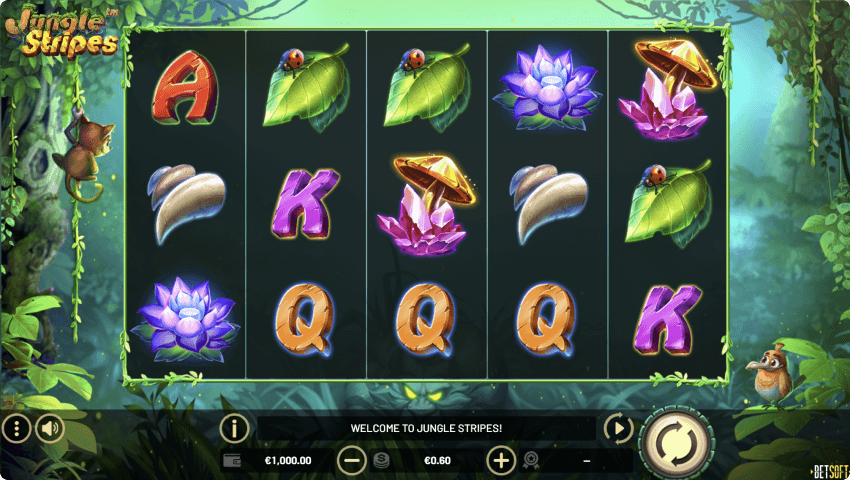Decrease the bet with the minus button
Screen dimensions: 850x480
352,461
